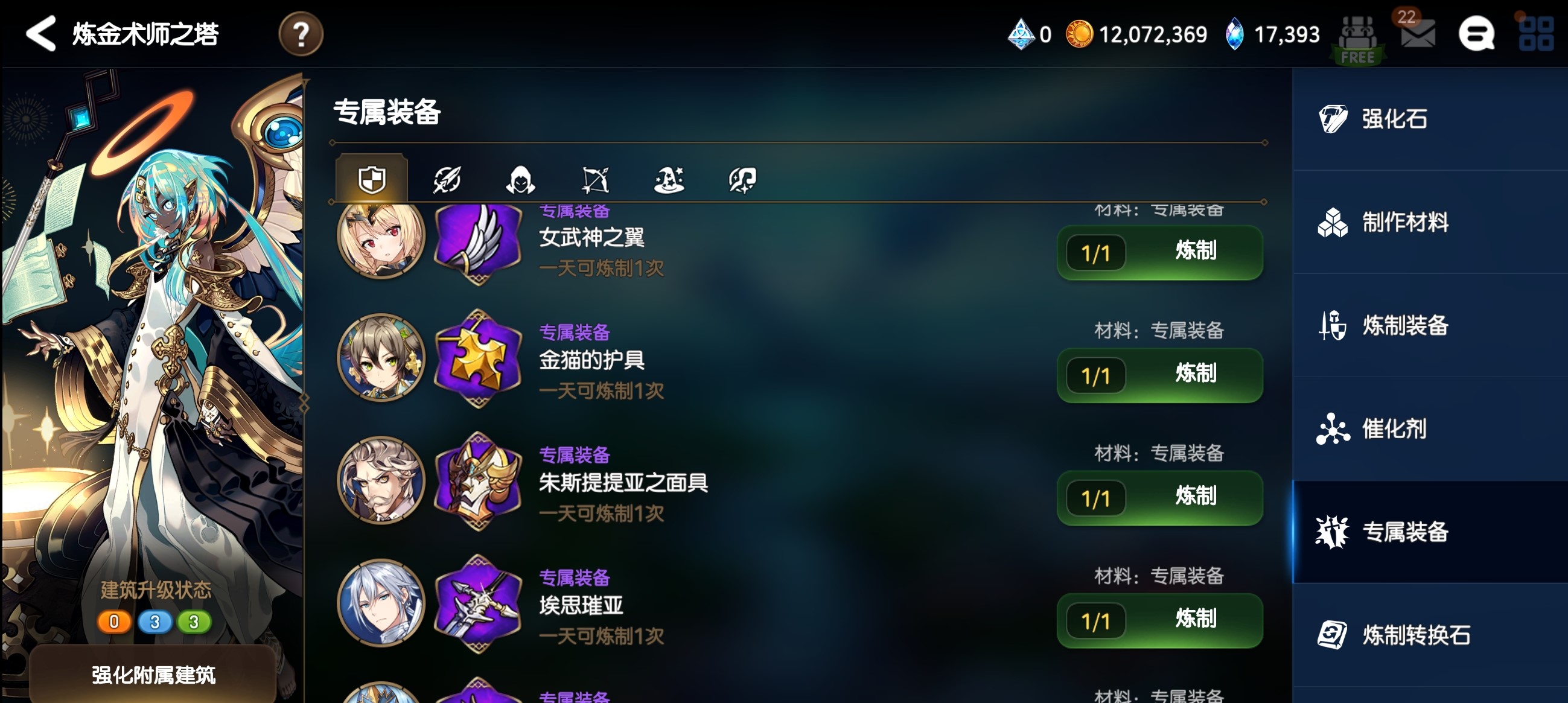This screenshot has width=1568, height=703.
Task: Open the mail inbox with 22 notifications
Action: click(x=1418, y=34)
